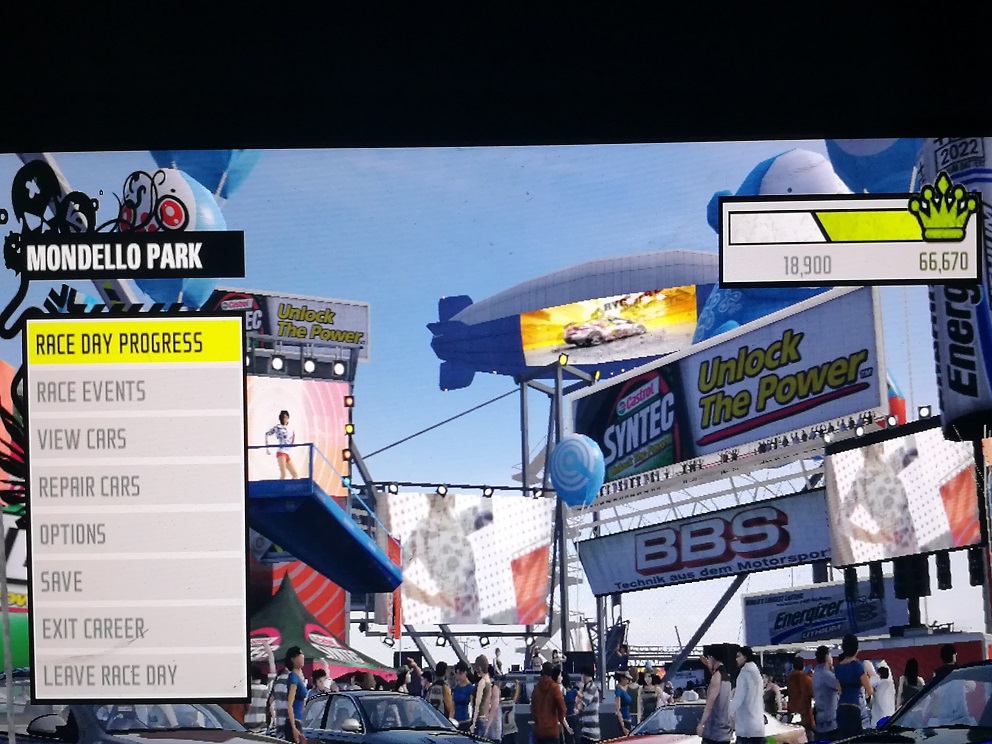This screenshot has width=992, height=744.
Task: Go to the Options menu
Action: click(134, 534)
